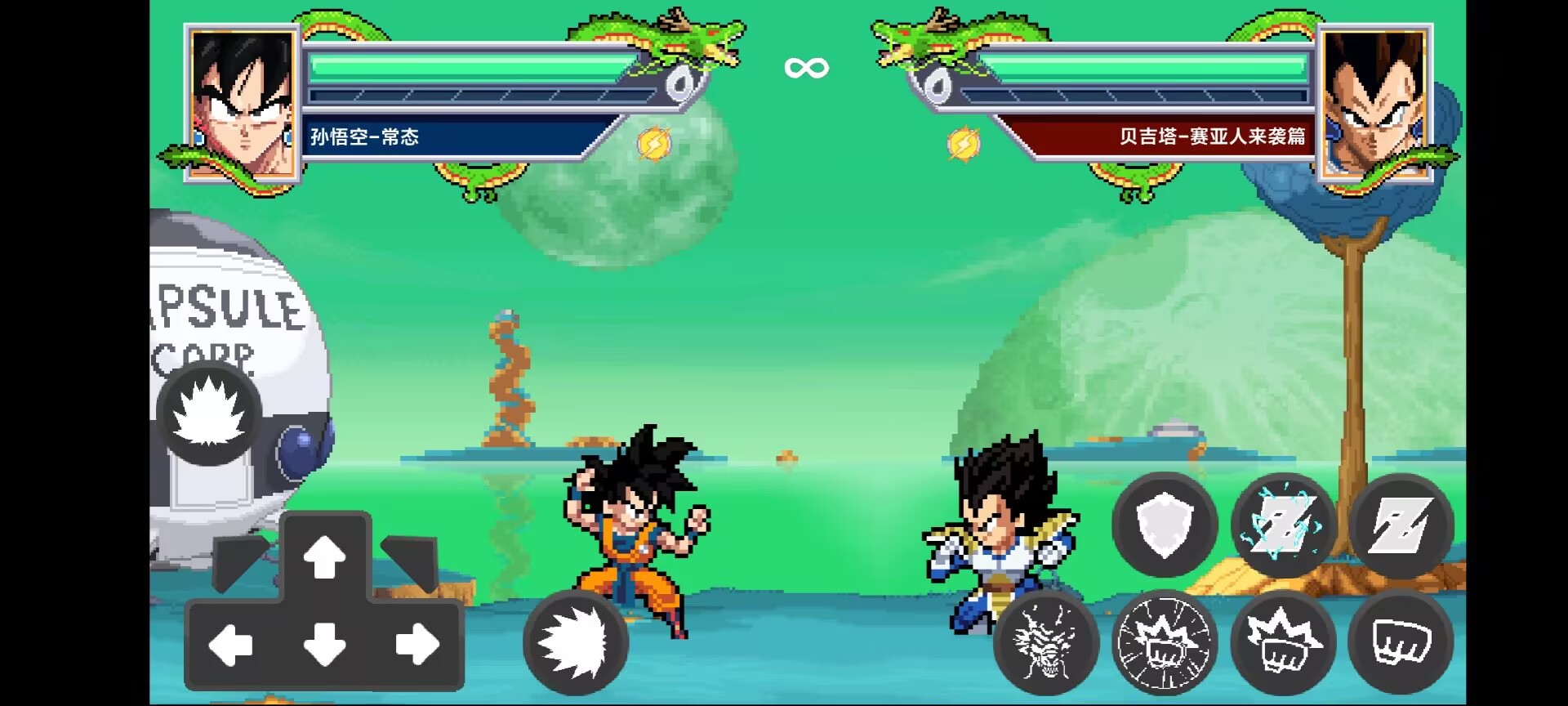Tap the down arrow on the D-pad
The image size is (1568, 706).
coord(325,646)
